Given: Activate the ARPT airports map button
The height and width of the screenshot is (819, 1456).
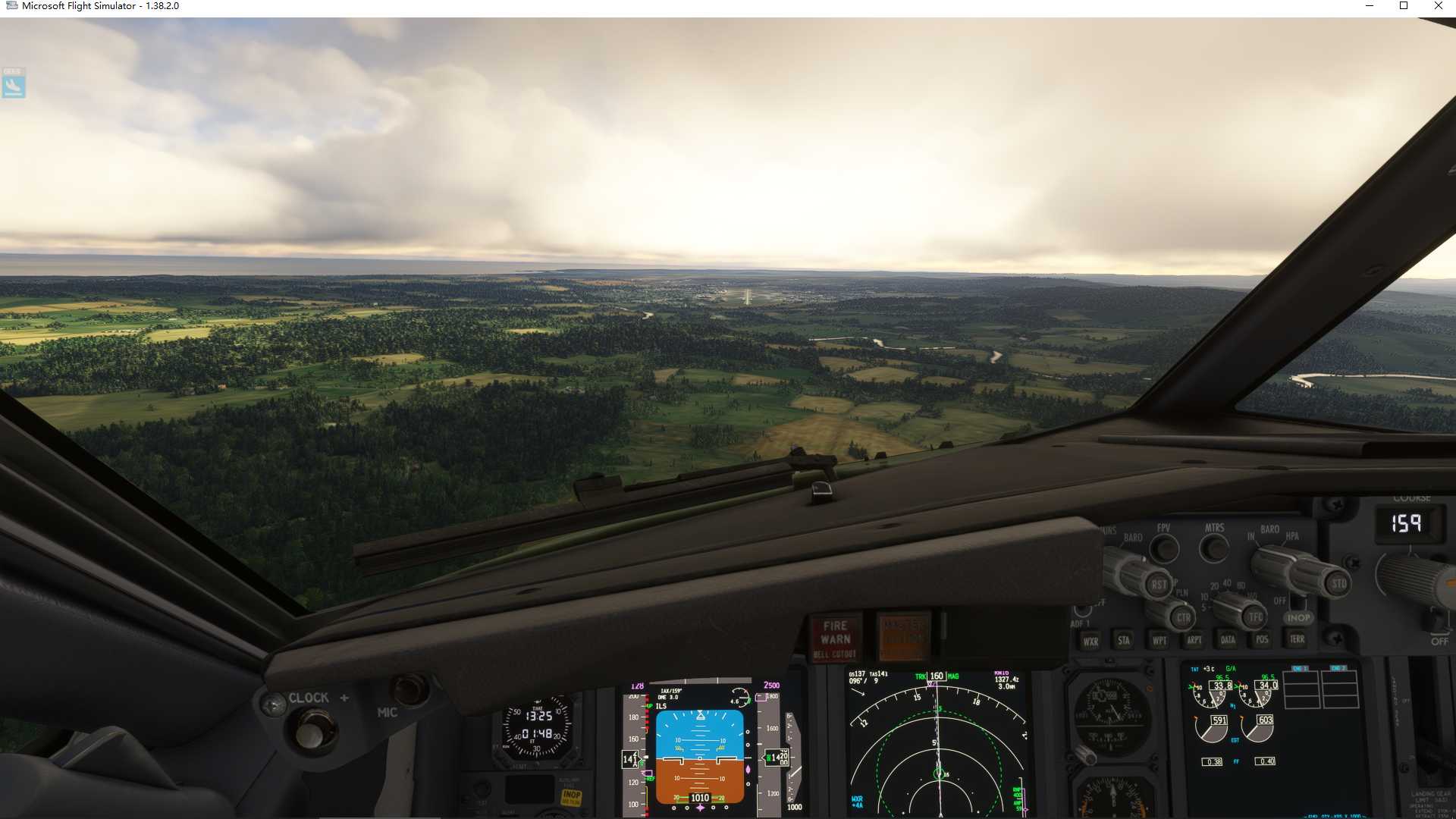Looking at the screenshot, I should point(1194,640).
